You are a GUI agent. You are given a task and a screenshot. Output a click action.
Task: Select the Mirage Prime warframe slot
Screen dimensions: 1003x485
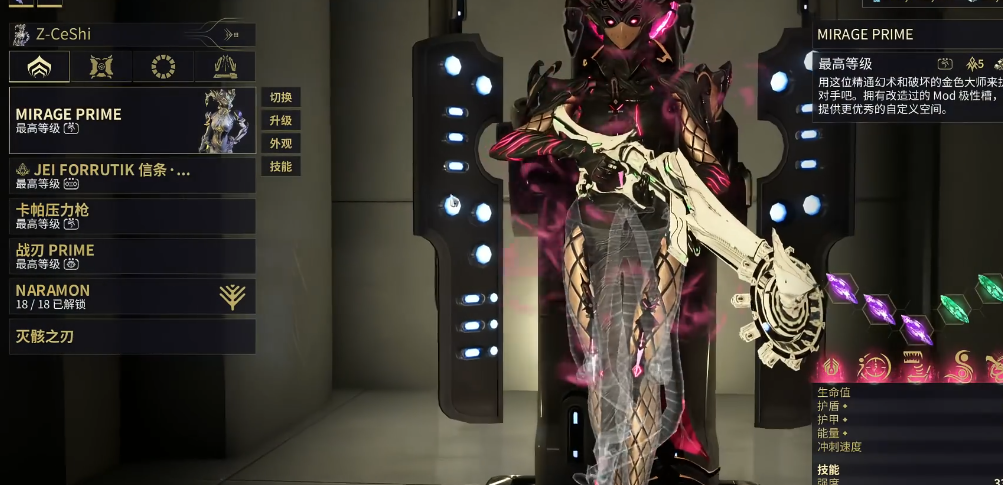point(132,120)
